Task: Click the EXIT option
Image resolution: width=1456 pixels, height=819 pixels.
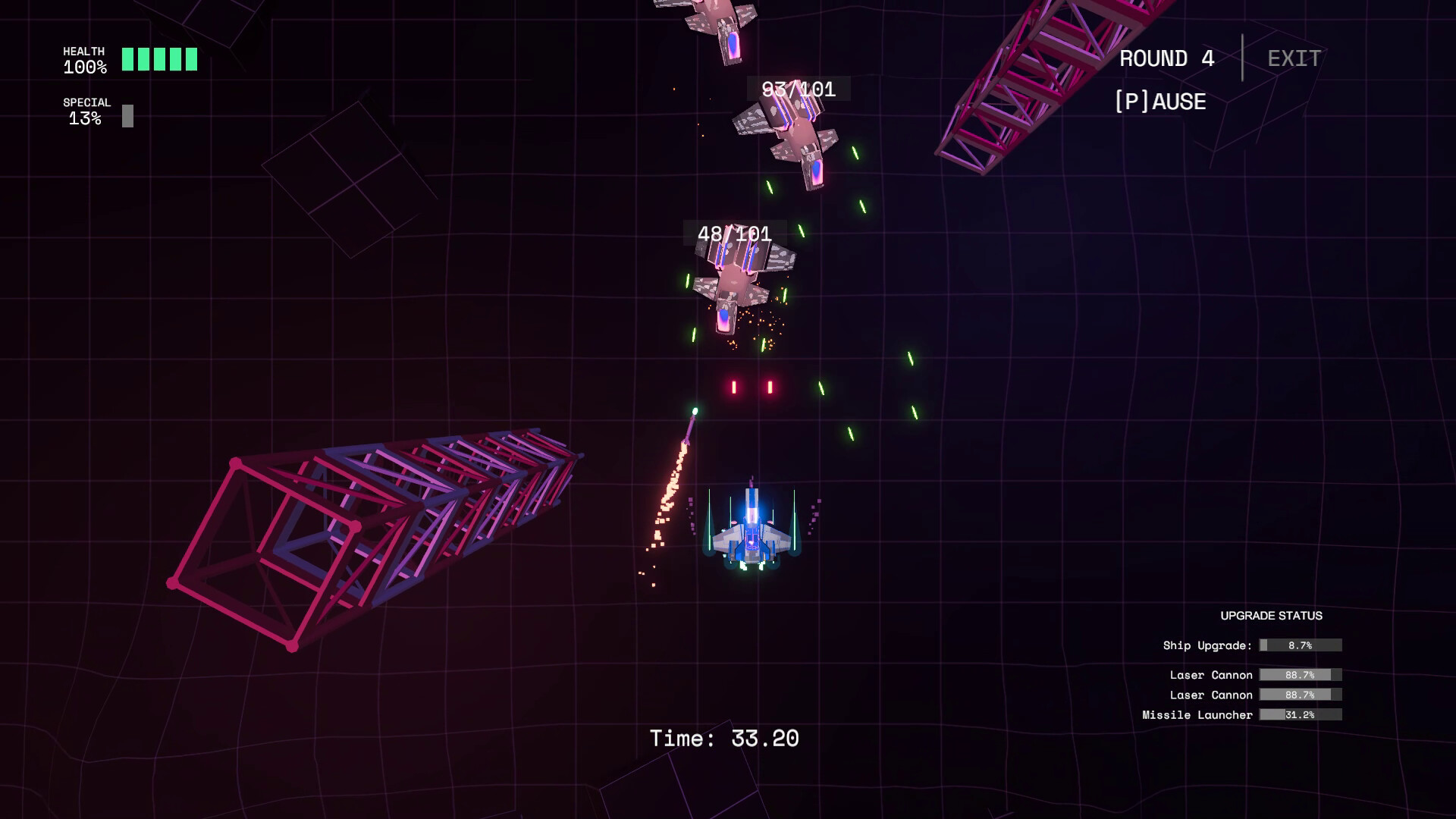Action: click(1294, 58)
